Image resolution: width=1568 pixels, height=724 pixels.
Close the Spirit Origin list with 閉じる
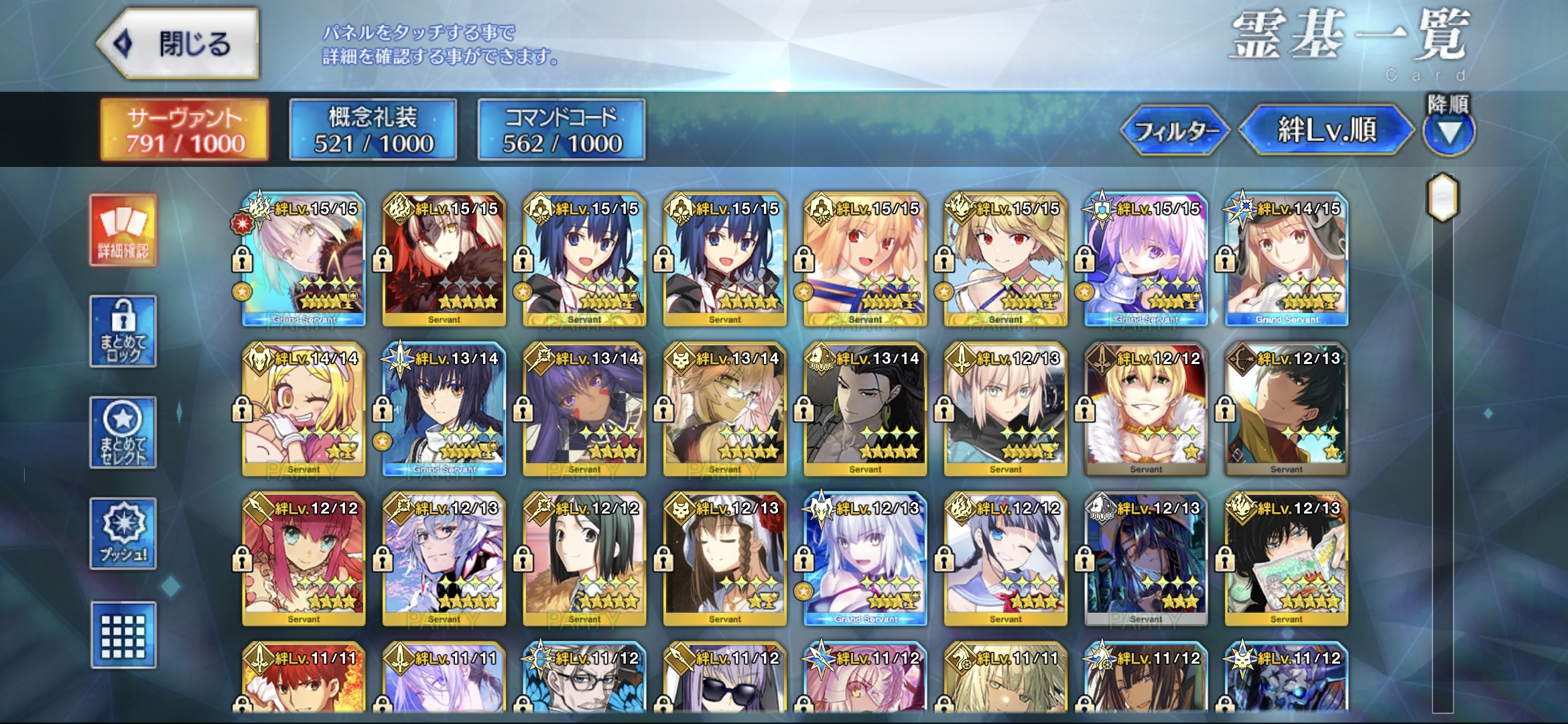(178, 44)
